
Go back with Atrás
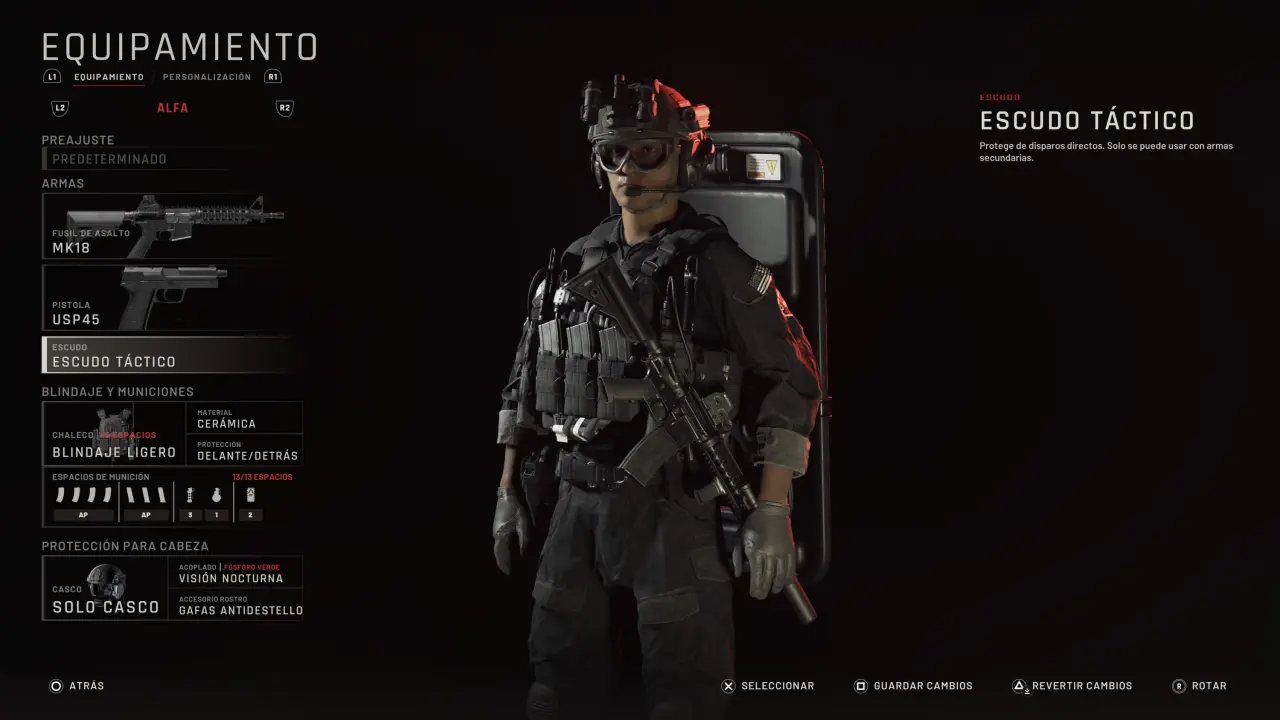pyautogui.click(x=77, y=686)
